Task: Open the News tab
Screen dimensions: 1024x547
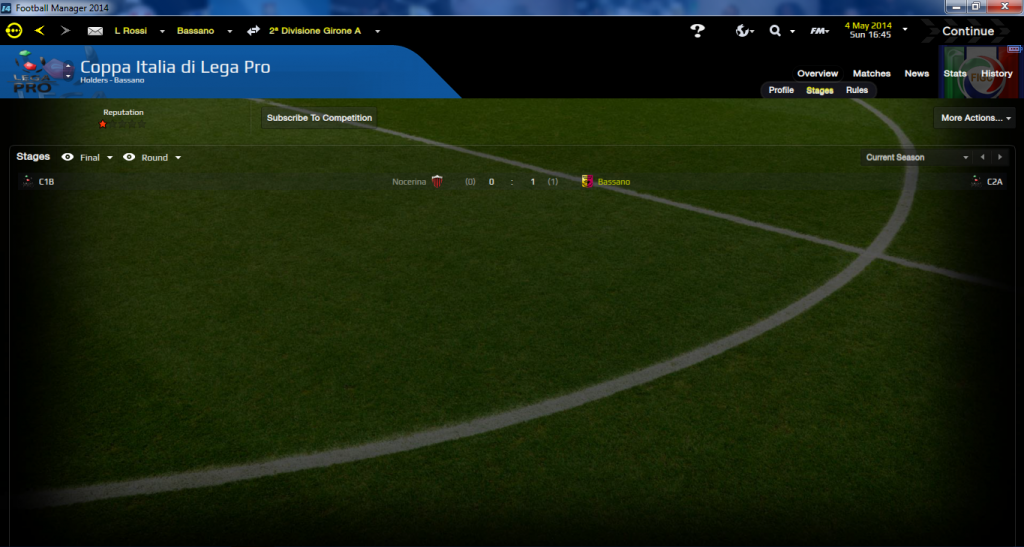Action: tap(916, 74)
